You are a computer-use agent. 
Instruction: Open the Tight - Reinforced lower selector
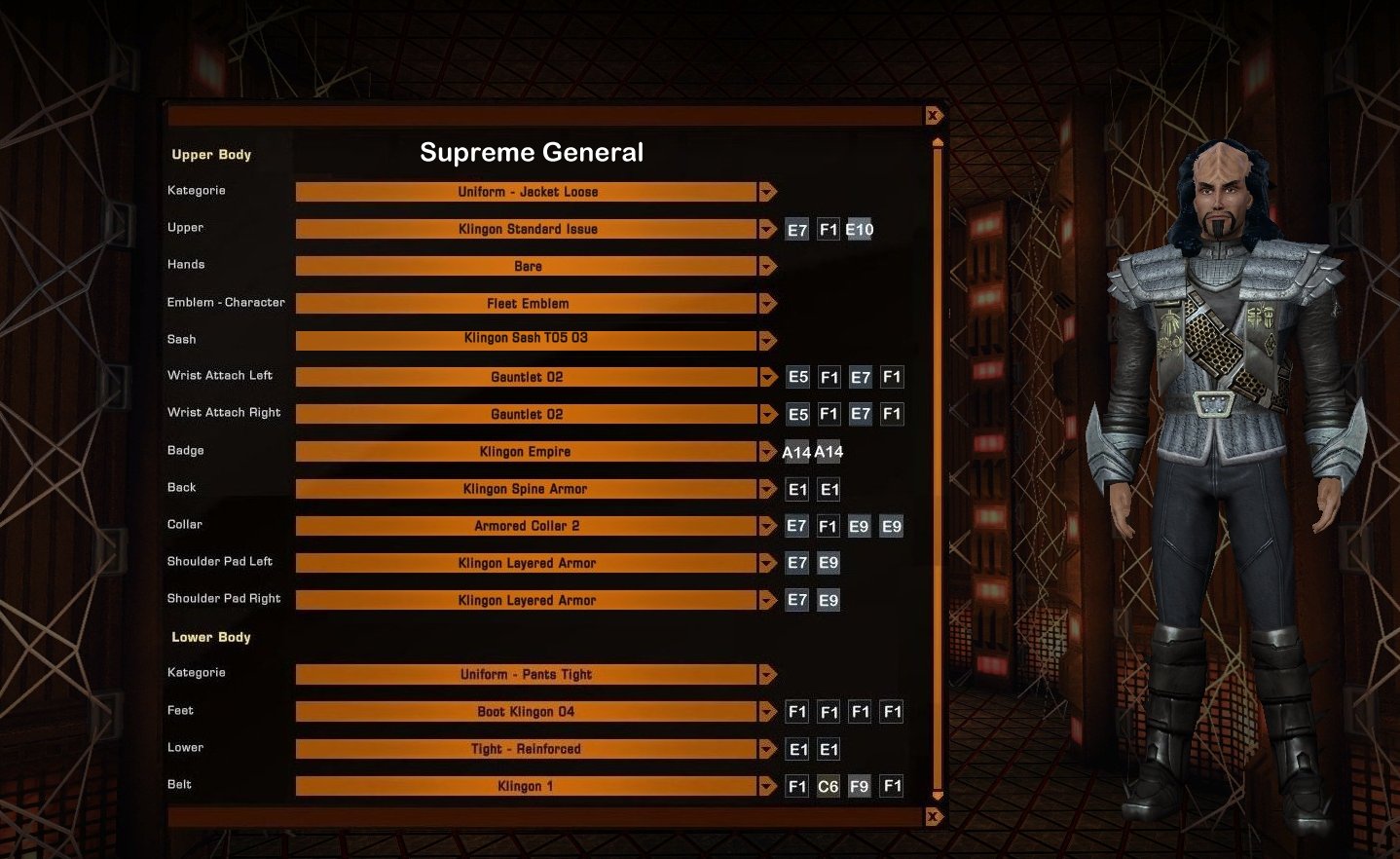[x=527, y=749]
